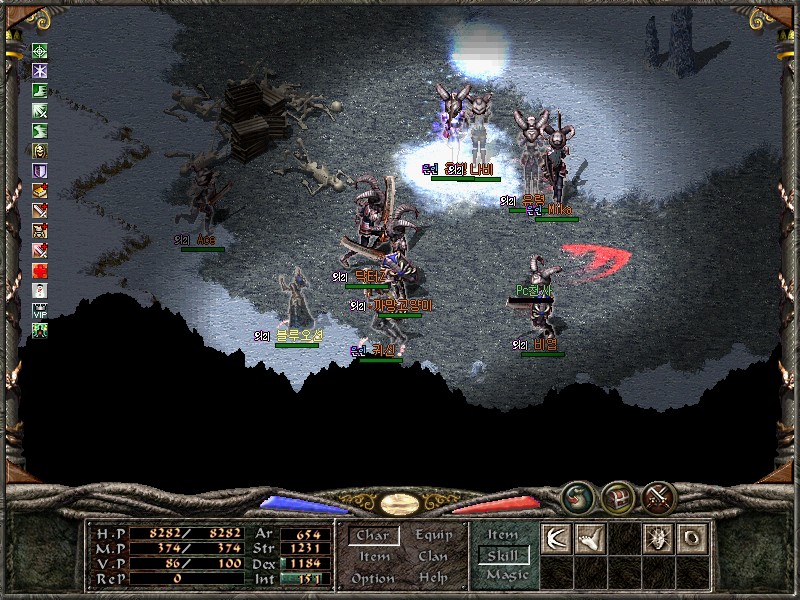Select the green crosshair buff icon
800x600 pixels.
[40, 51]
